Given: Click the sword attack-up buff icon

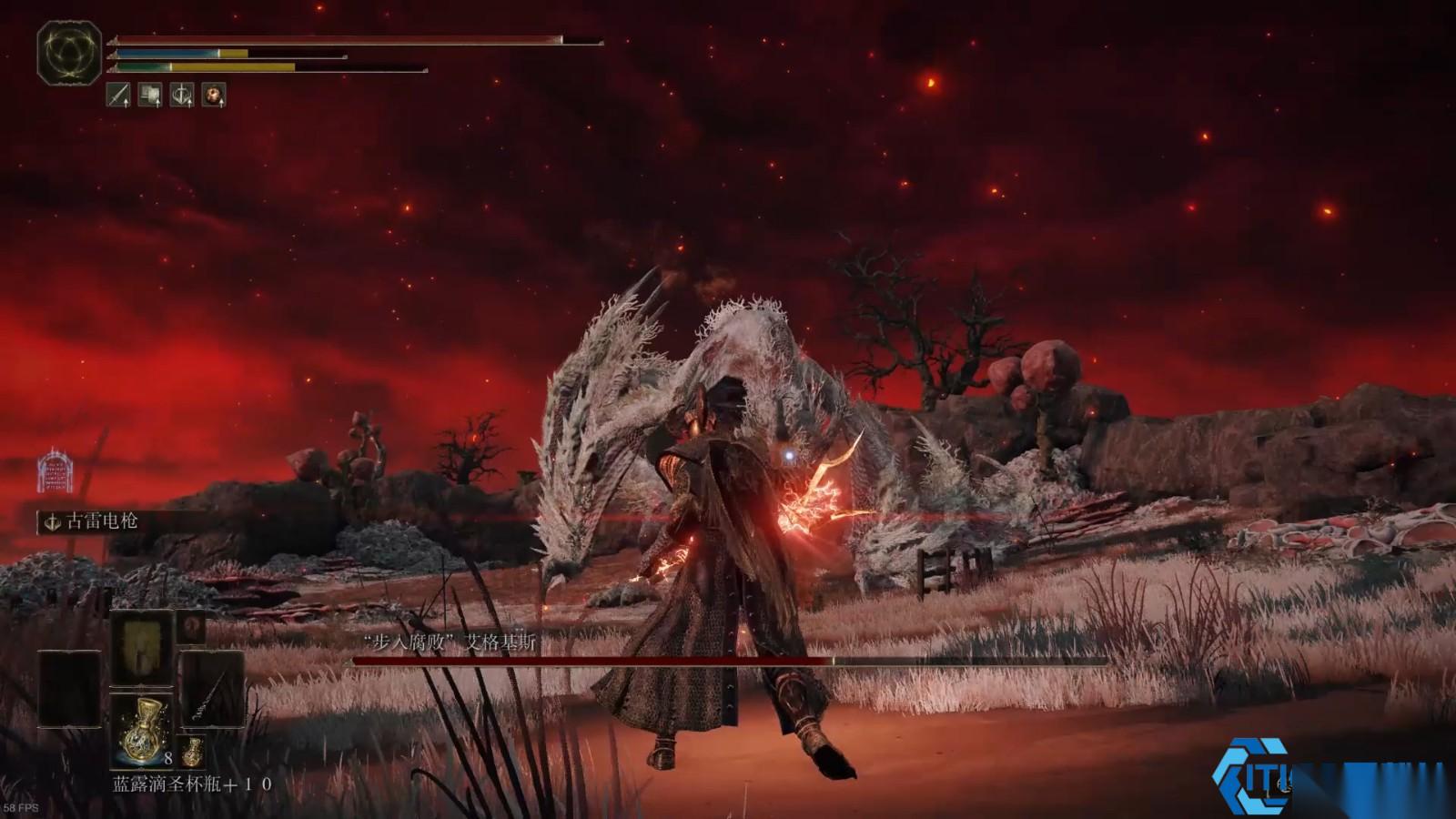Looking at the screenshot, I should click(118, 94).
